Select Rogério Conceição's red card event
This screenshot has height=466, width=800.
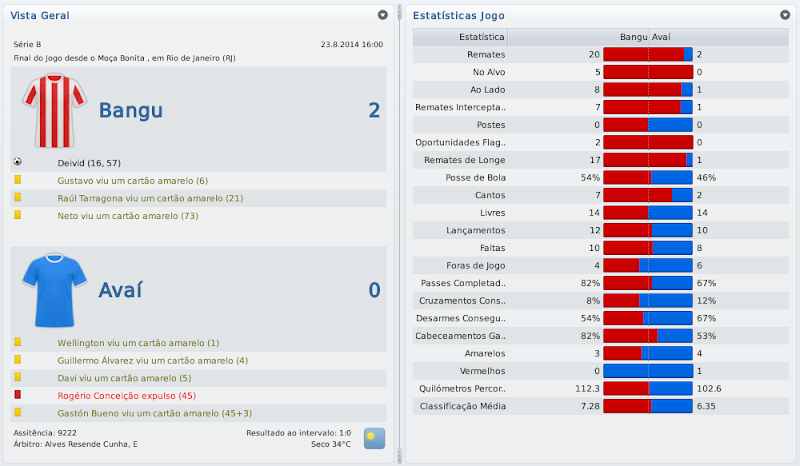[x=126, y=396]
